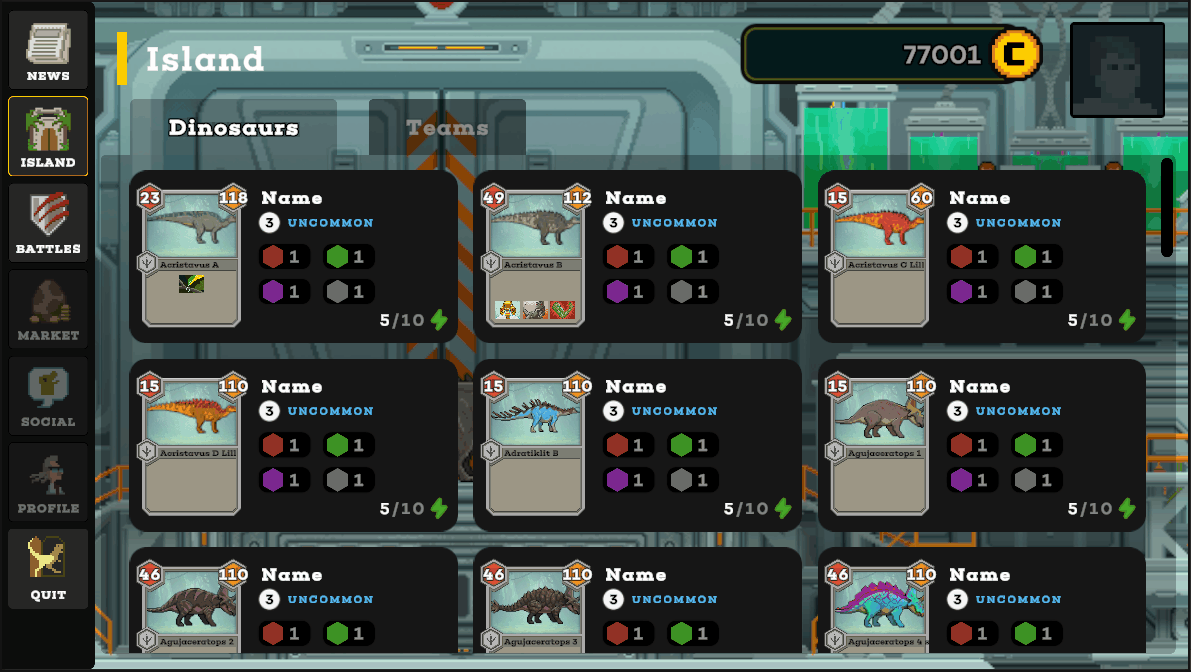
Task: Open the Market menu
Action: [x=48, y=310]
